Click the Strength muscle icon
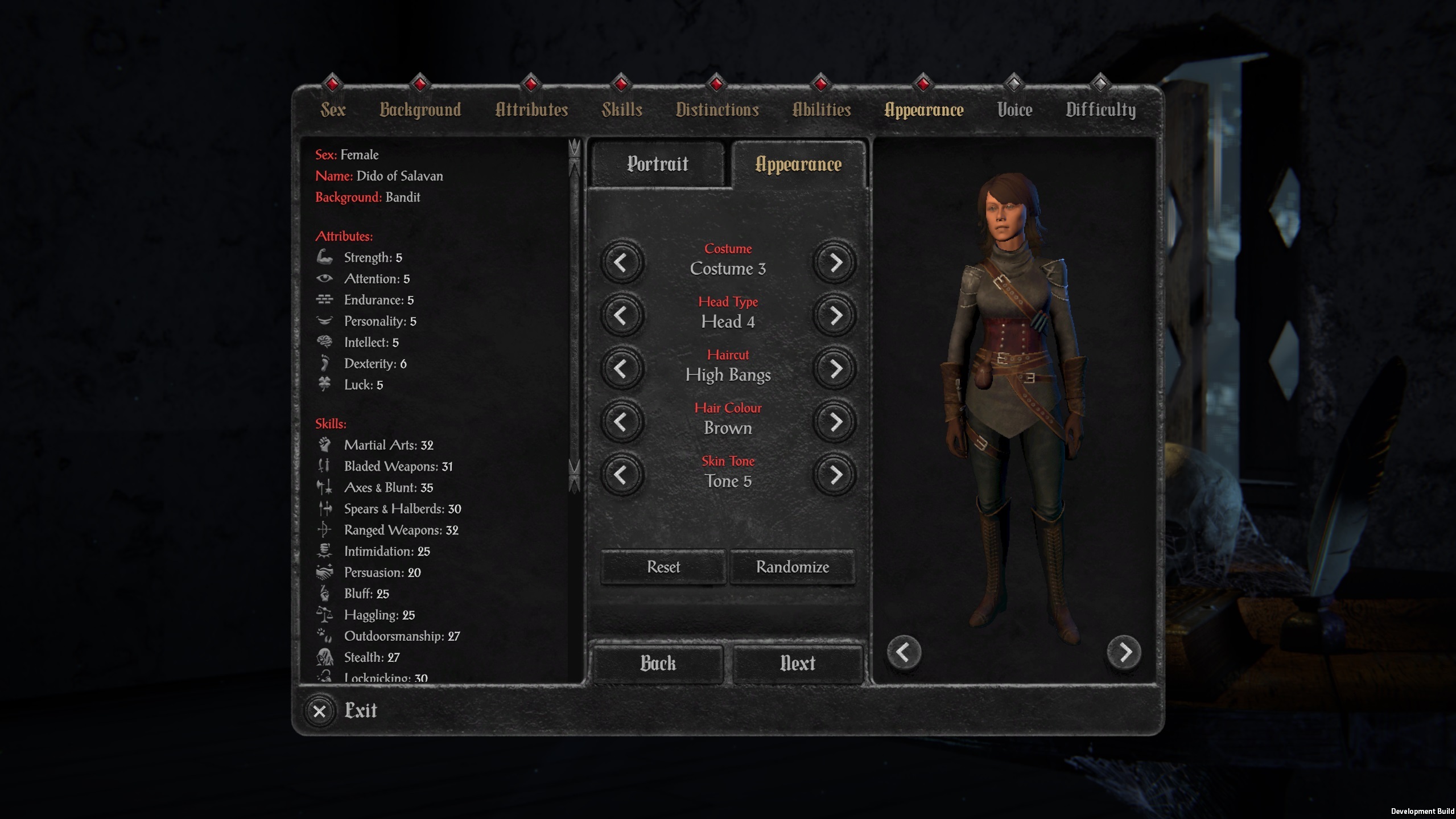The height and width of the screenshot is (819, 1456). point(325,257)
